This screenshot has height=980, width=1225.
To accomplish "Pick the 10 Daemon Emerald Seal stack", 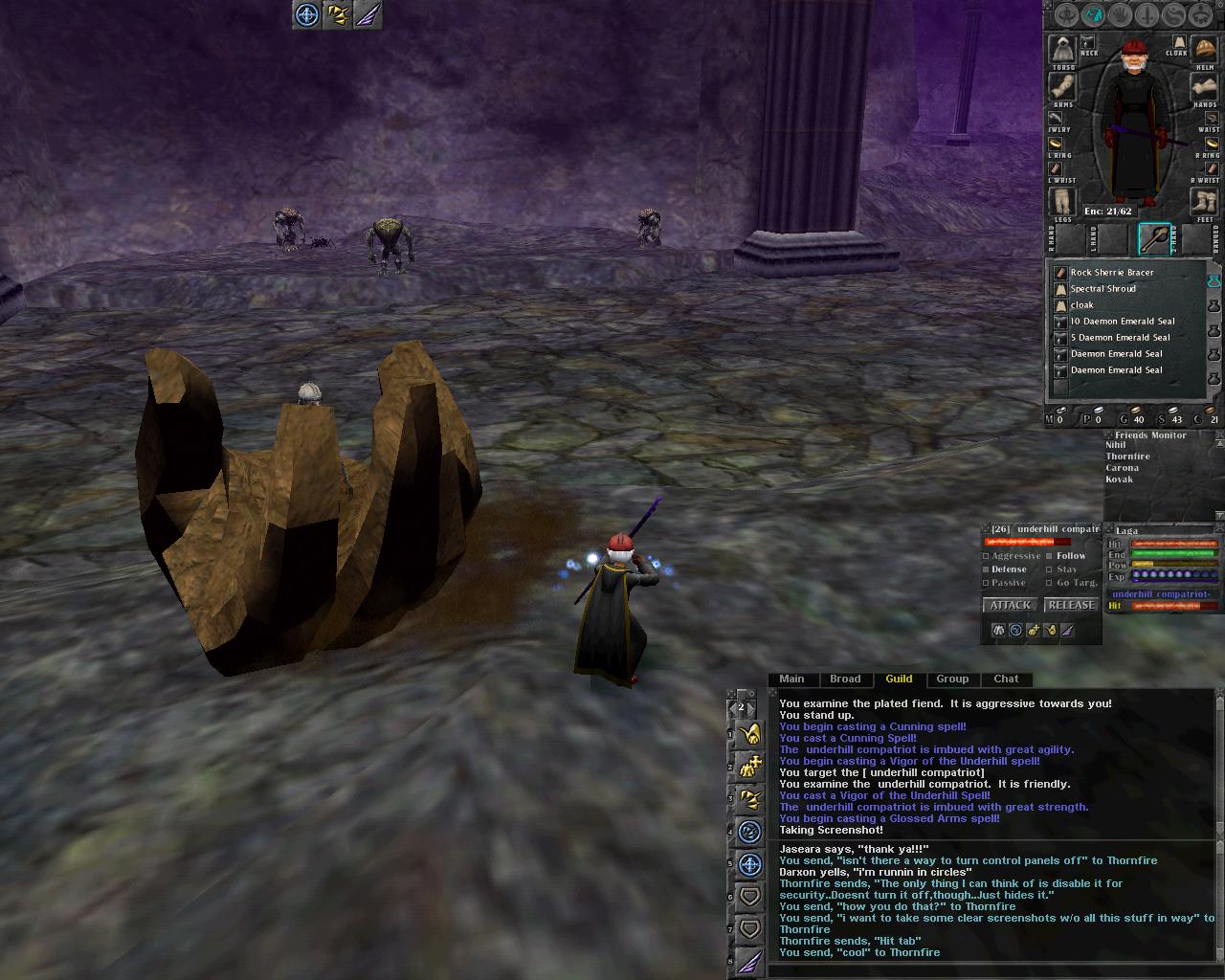I will [1122, 322].
